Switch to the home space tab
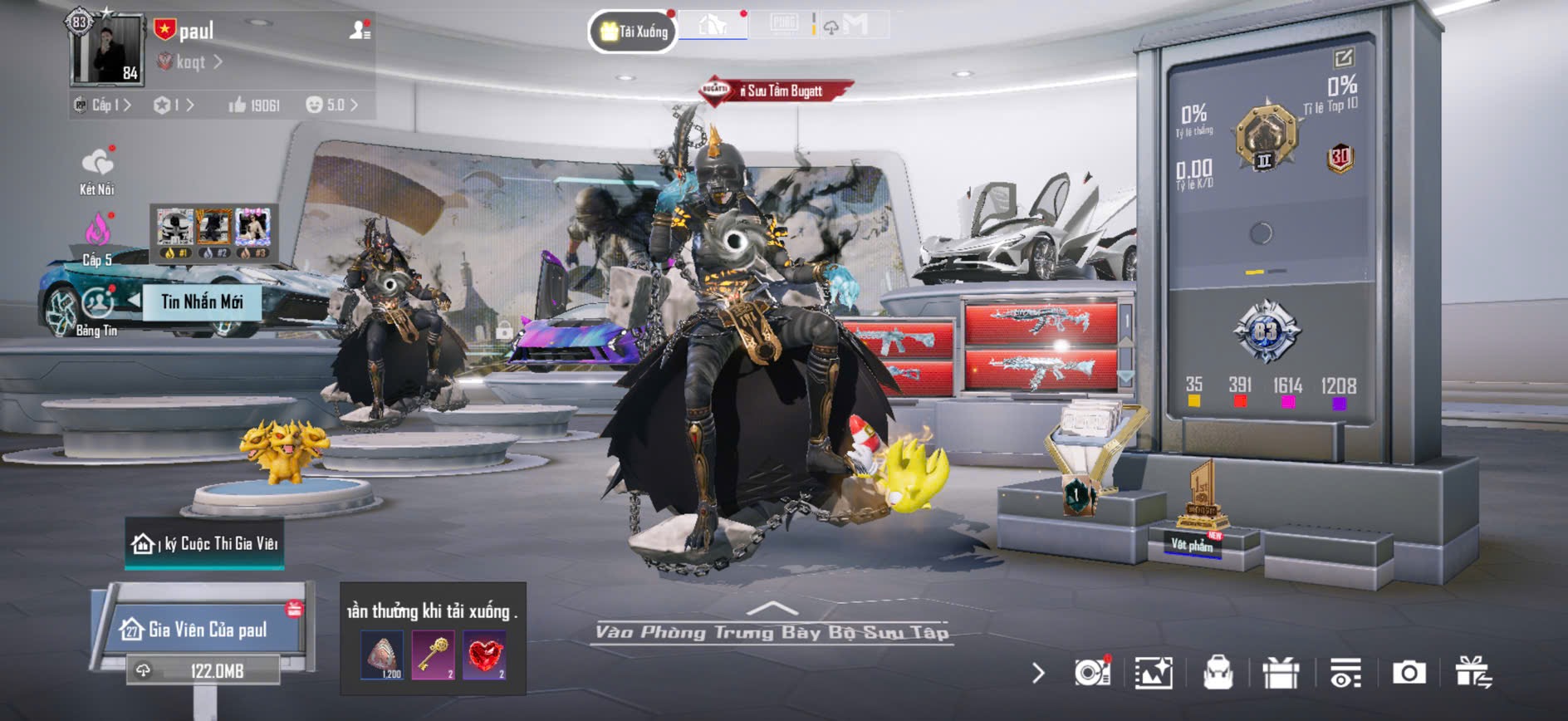The width and height of the screenshot is (1568, 721). coord(713,25)
